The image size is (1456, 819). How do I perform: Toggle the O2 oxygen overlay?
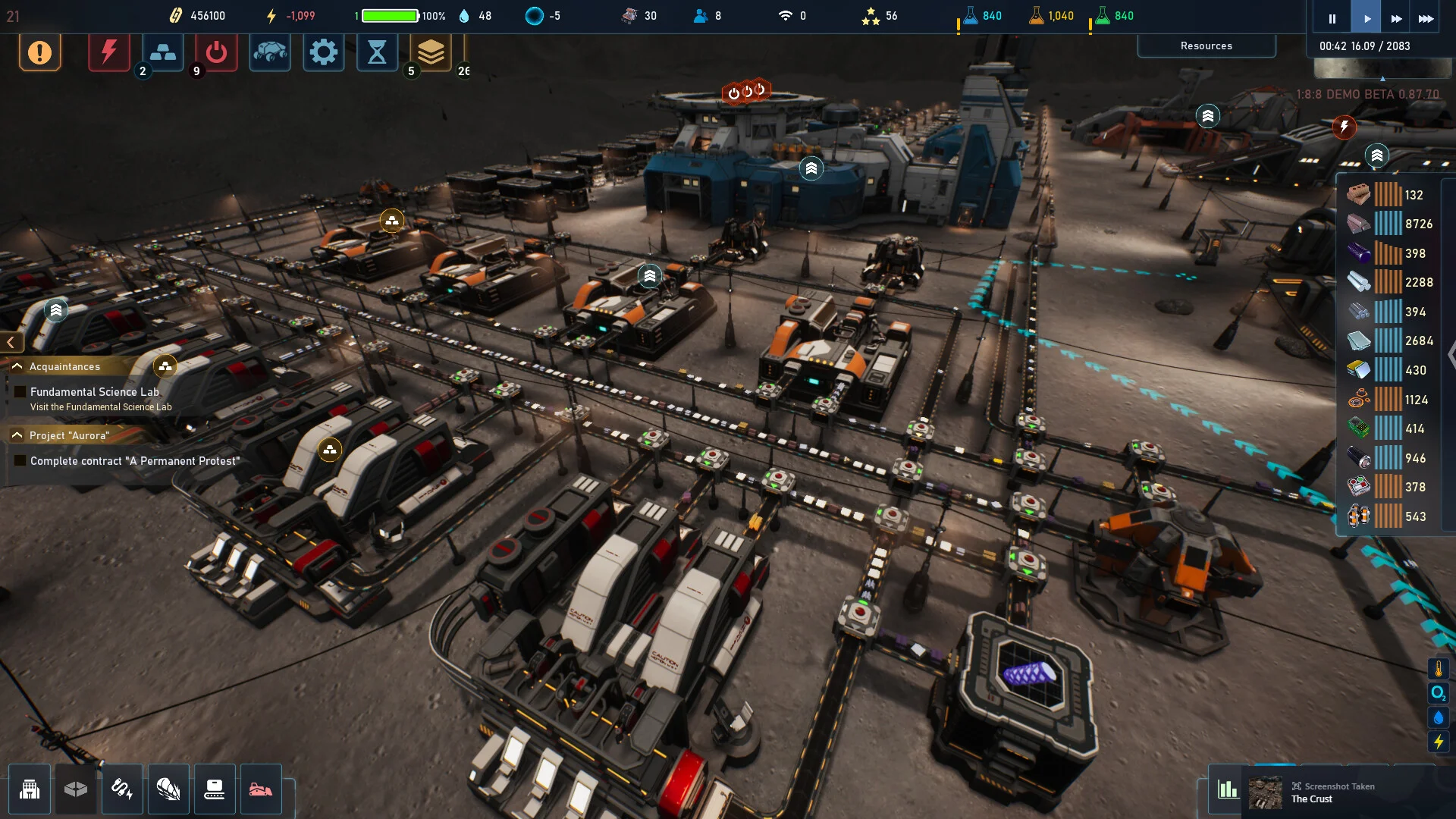[x=1438, y=693]
